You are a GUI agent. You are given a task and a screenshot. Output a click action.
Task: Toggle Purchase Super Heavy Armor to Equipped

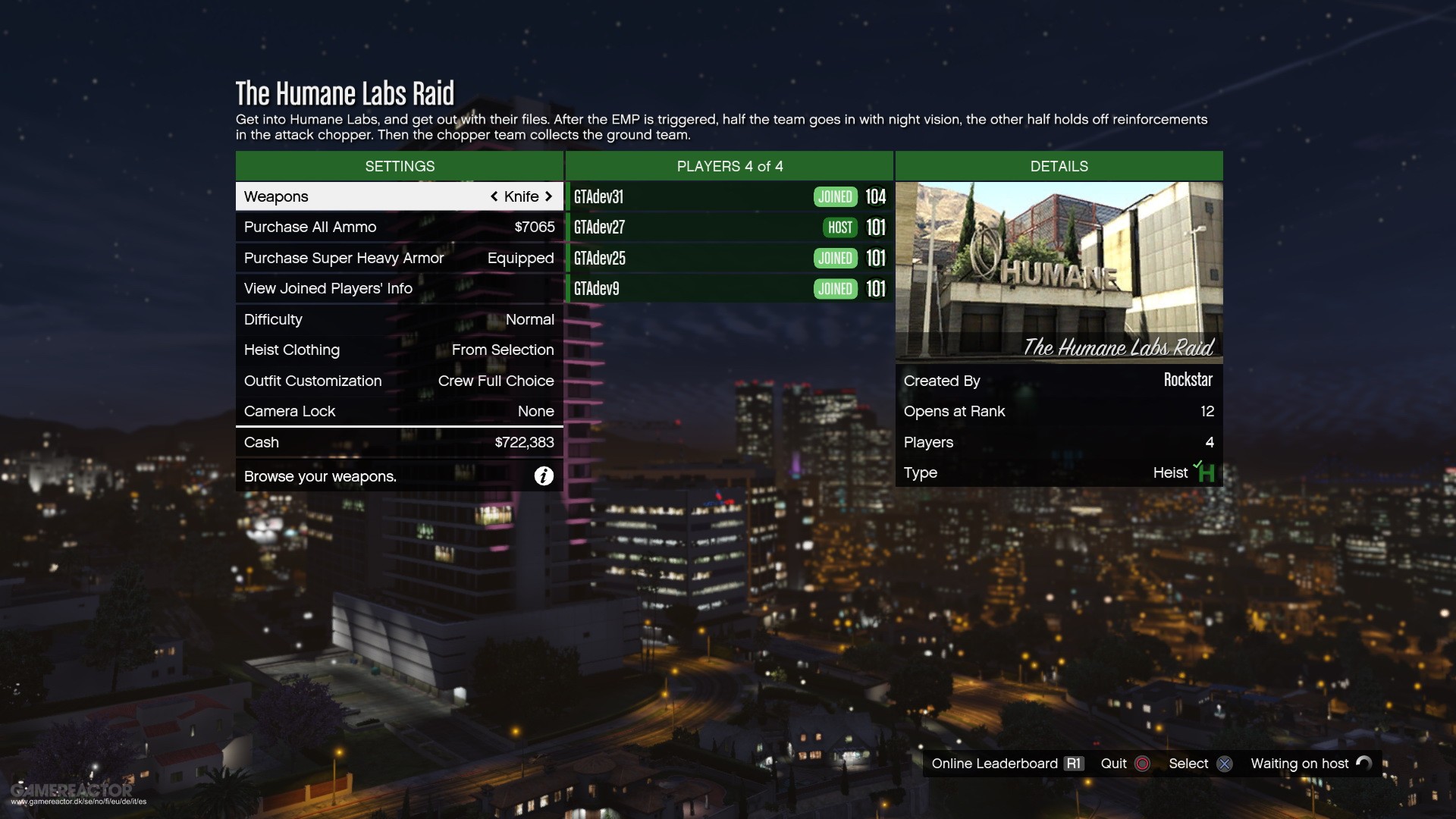(399, 258)
